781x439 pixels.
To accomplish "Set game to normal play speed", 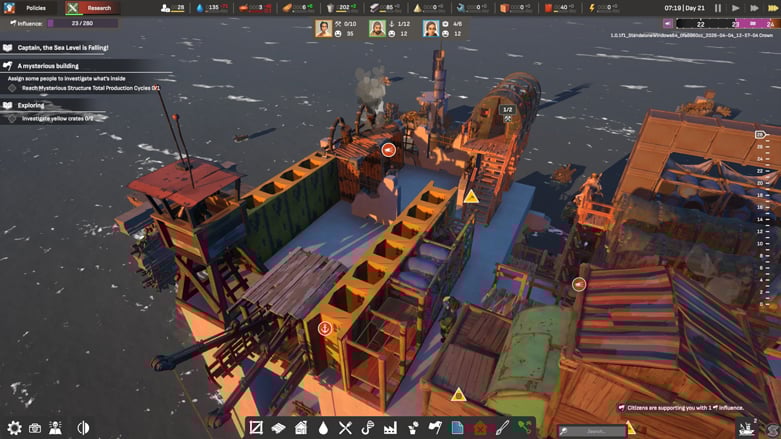I will (736, 8).
